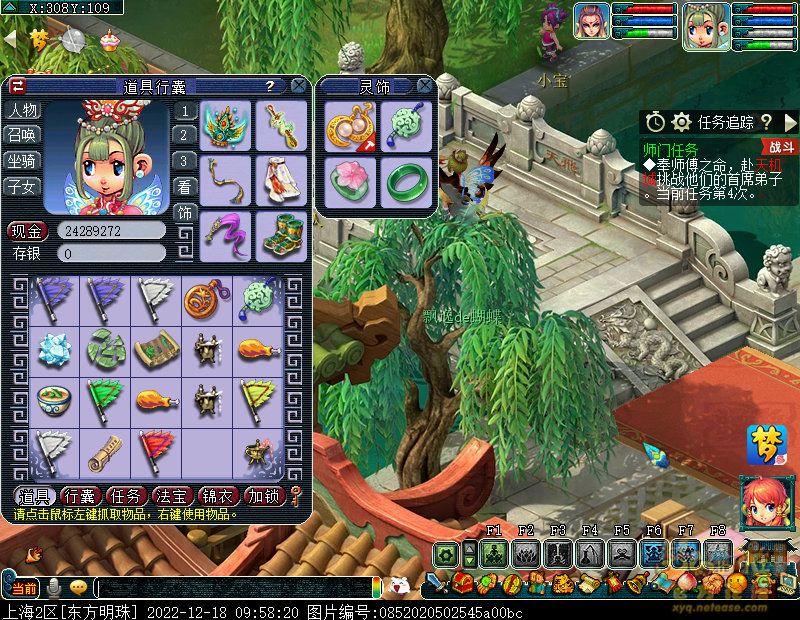This screenshot has height=620, width=800.
Task: Switch to the 行囊 bag tab
Action: point(80,496)
